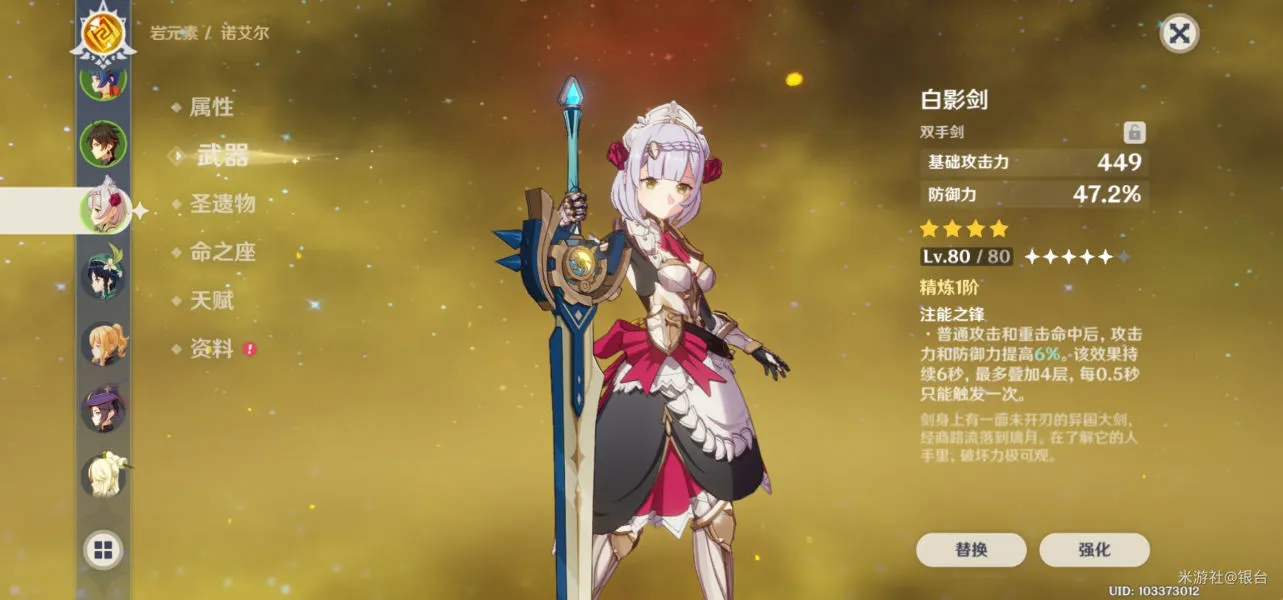Open the 资料 profile tab

tap(211, 349)
